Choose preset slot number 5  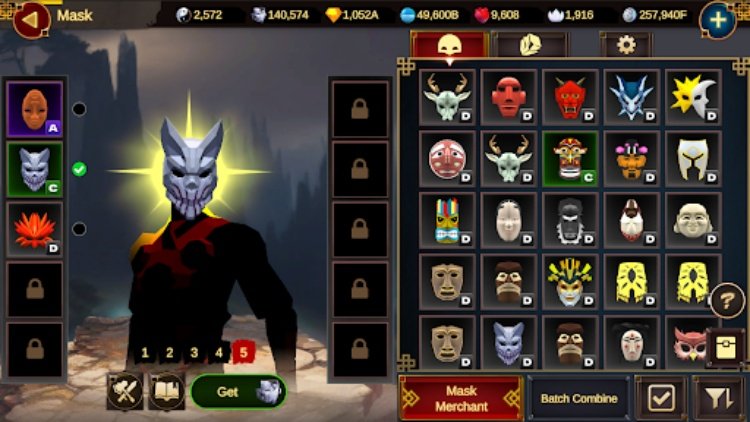(x=242, y=352)
